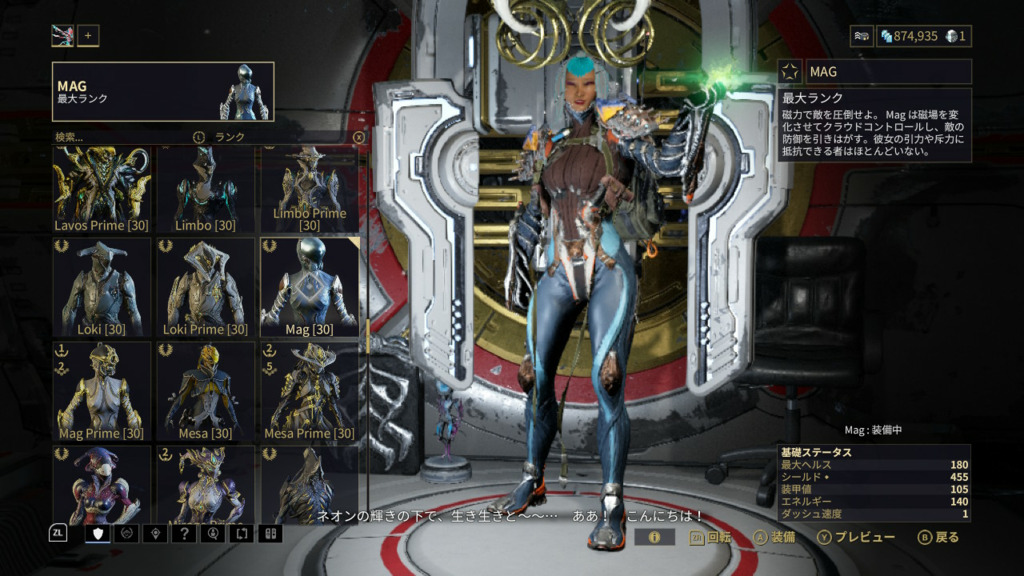Select the Lavos Prime warframe tile

102,189
